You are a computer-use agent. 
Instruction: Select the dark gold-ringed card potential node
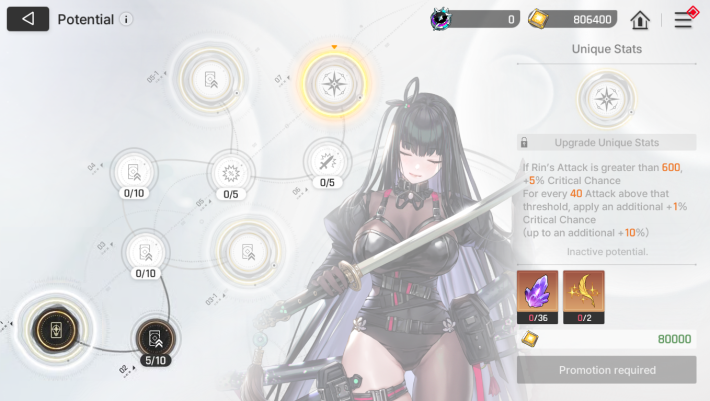click(x=51, y=327)
